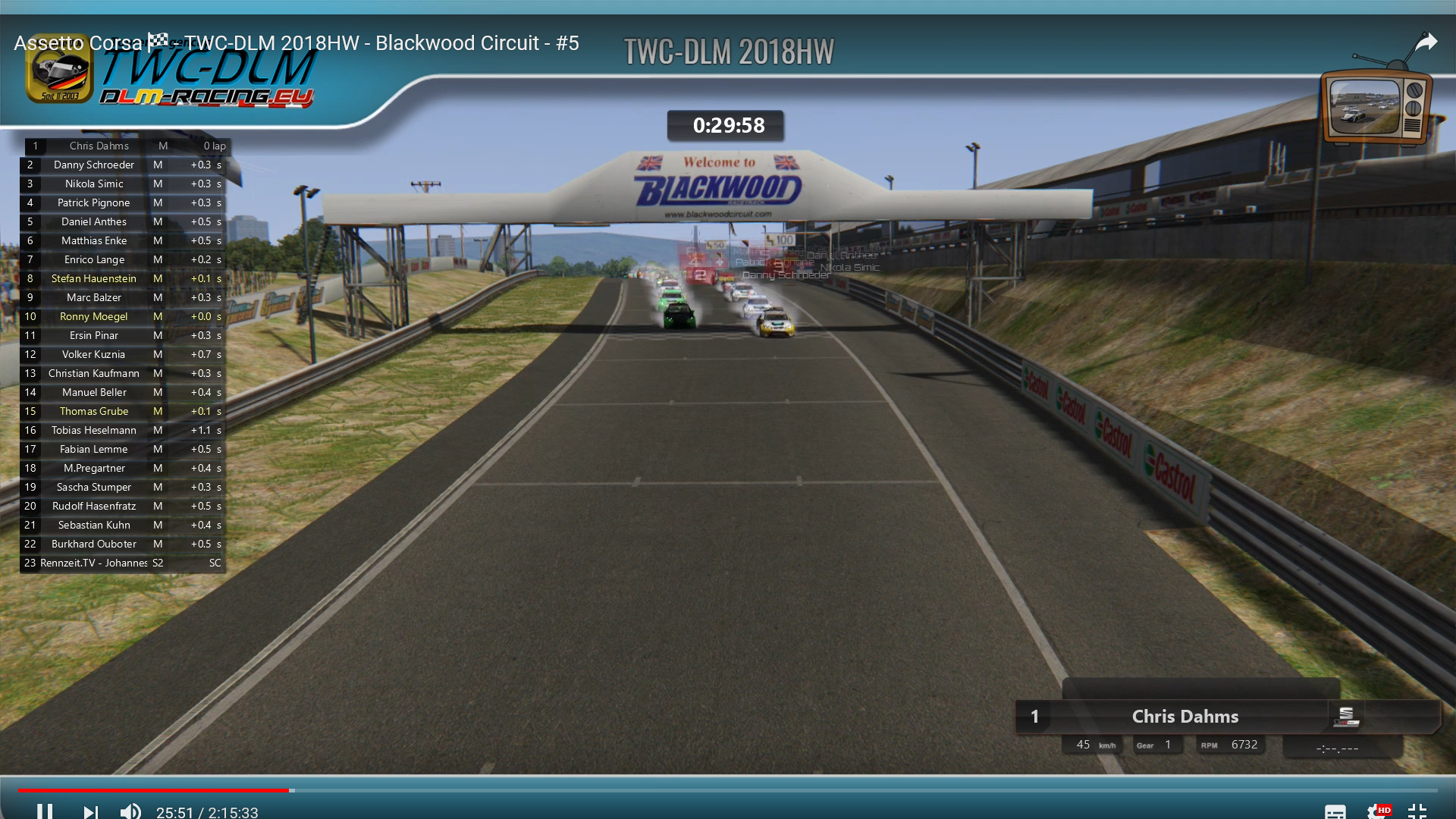Viewport: 1456px width, 819px height.
Task: Pause the video playback
Action: [x=45, y=811]
